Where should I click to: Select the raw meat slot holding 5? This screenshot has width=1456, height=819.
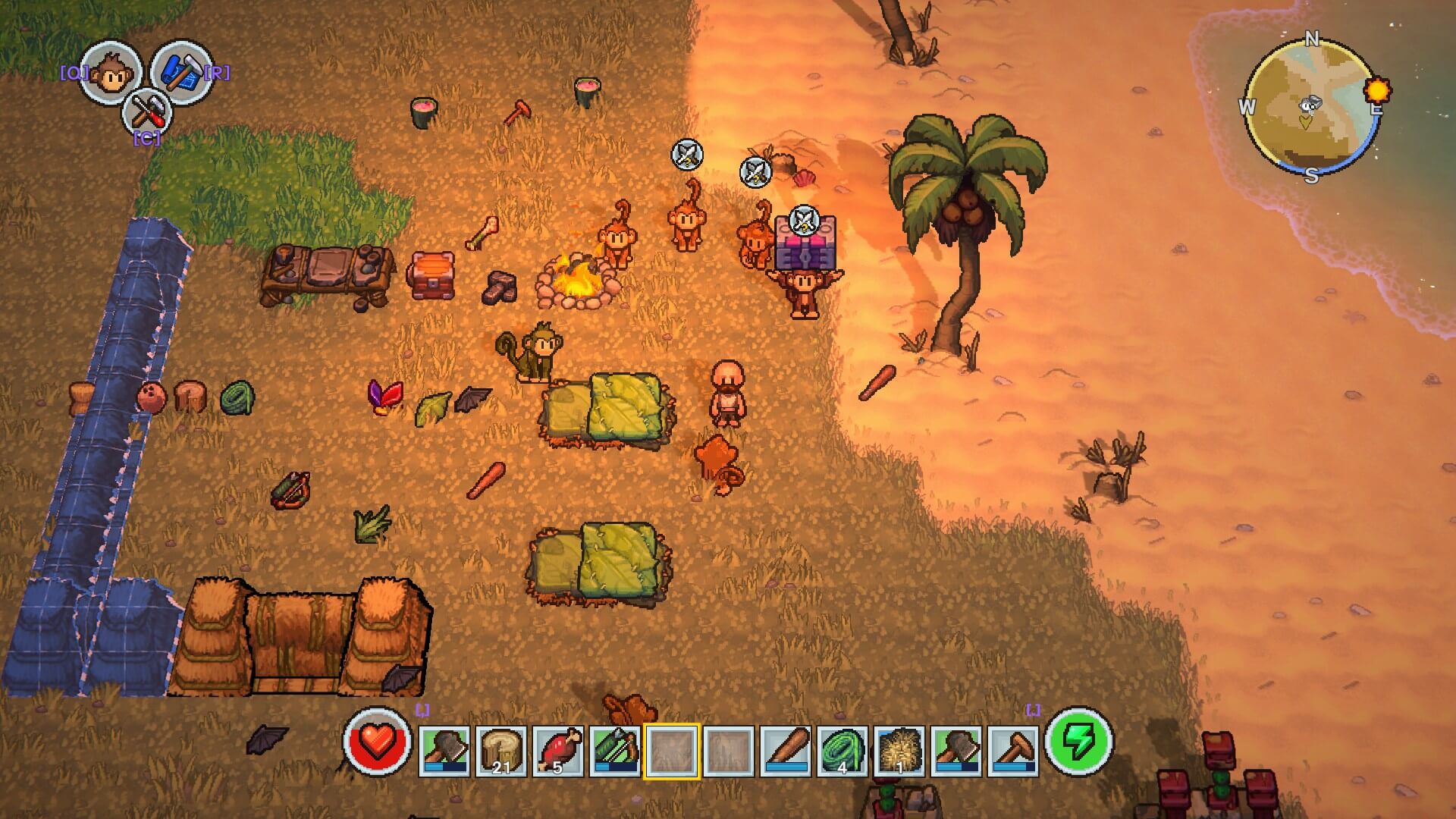[557, 751]
